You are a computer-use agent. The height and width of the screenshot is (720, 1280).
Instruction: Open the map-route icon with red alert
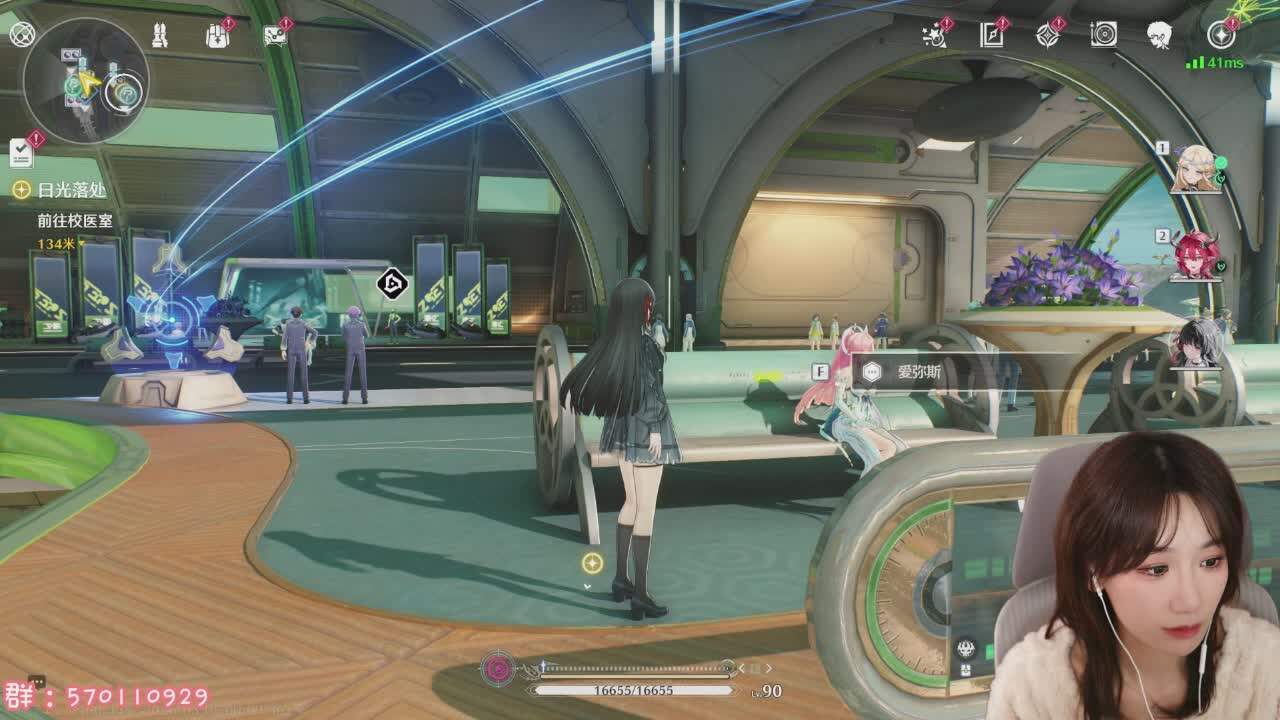coord(275,36)
